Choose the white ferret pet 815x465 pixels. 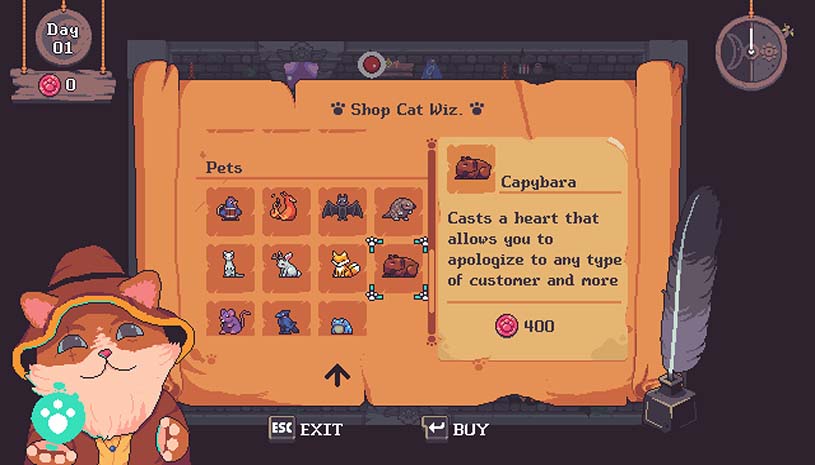click(x=231, y=265)
